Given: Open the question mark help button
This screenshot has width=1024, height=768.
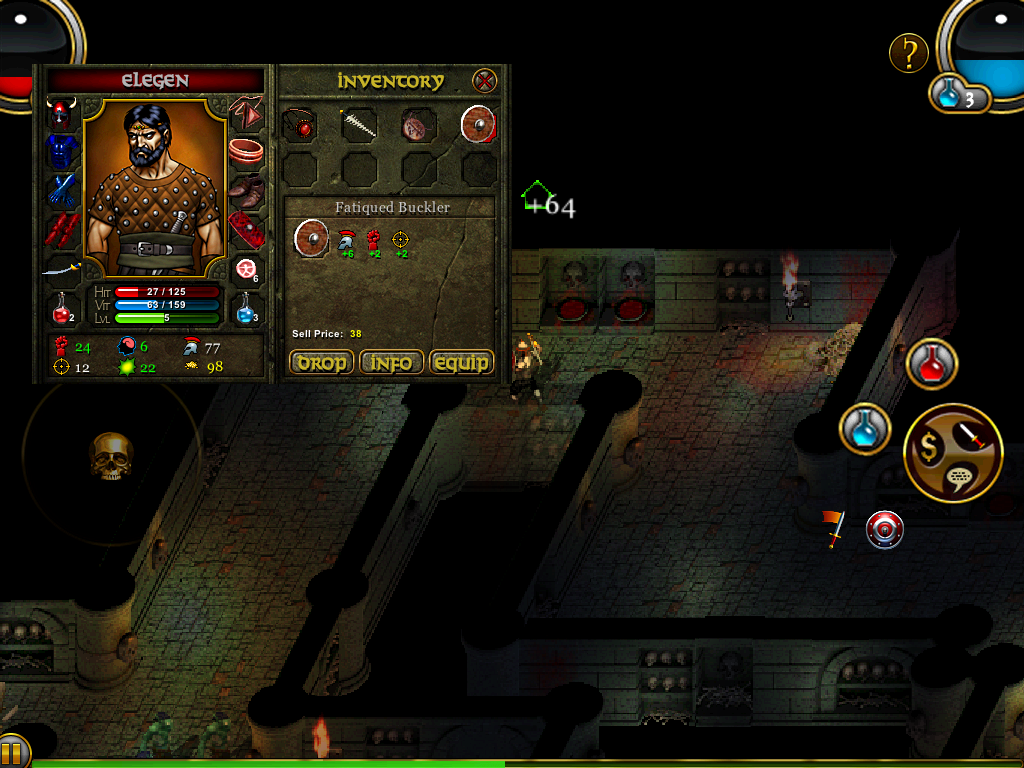Looking at the screenshot, I should pyautogui.click(x=908, y=53).
